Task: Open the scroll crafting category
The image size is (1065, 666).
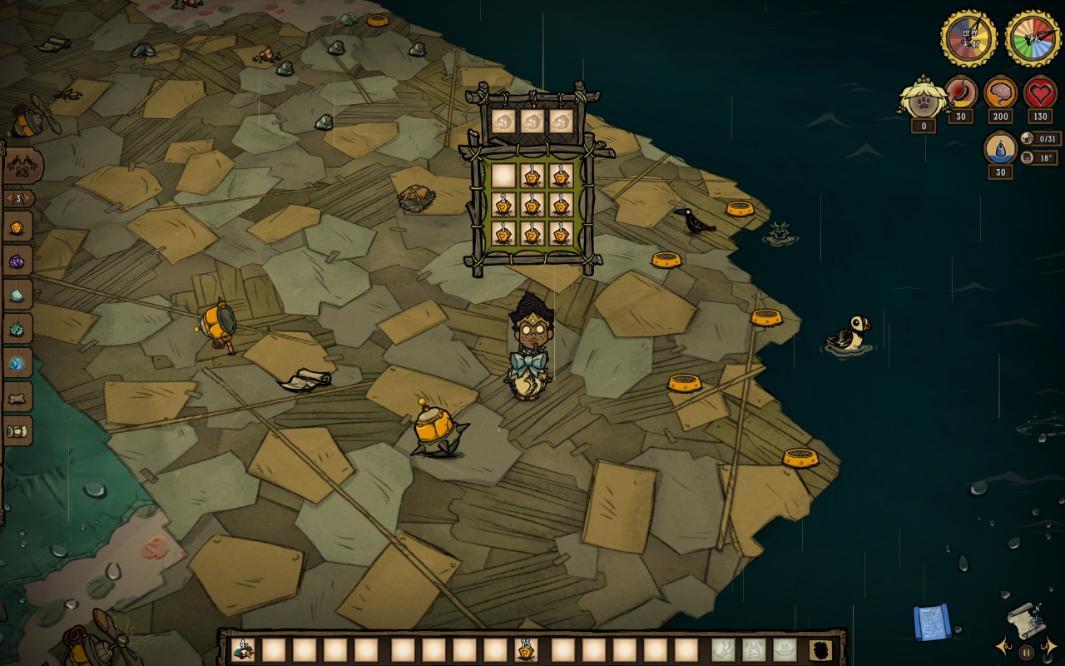Action: (17, 431)
